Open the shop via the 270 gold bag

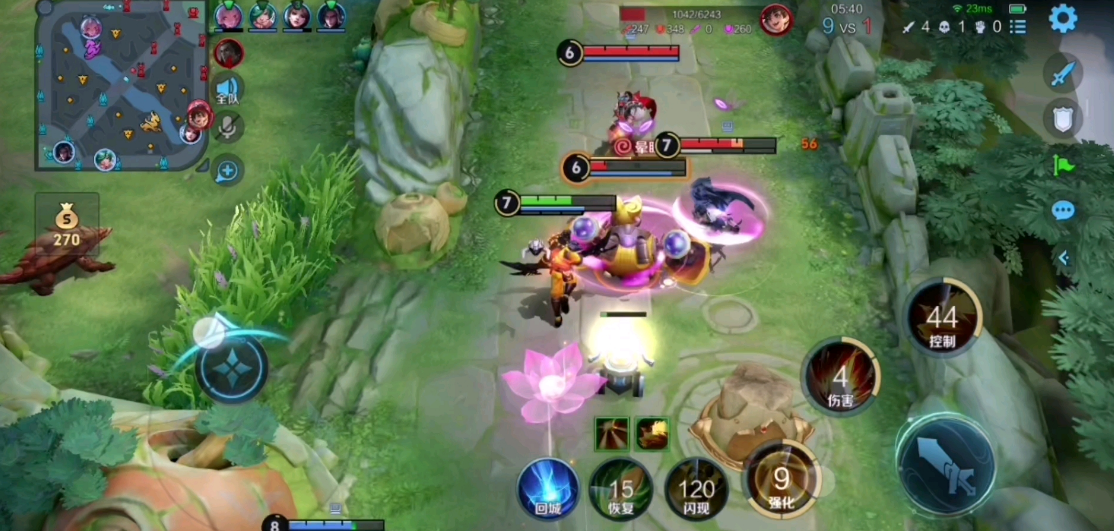67,226
